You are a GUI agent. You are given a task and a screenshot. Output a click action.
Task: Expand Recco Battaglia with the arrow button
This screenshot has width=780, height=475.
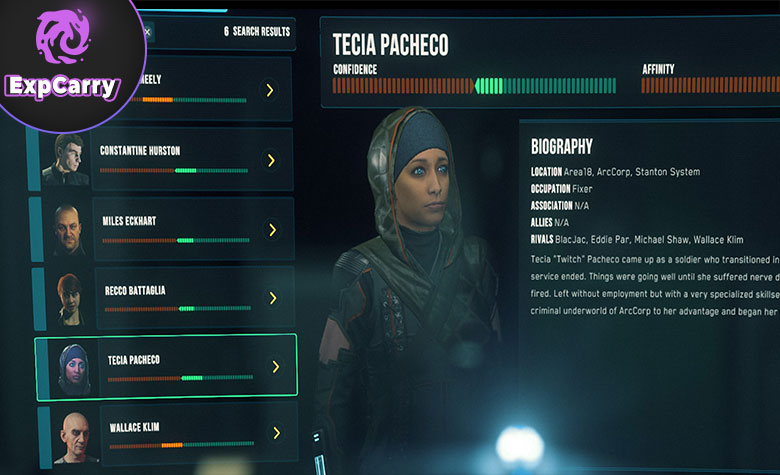tap(271, 298)
